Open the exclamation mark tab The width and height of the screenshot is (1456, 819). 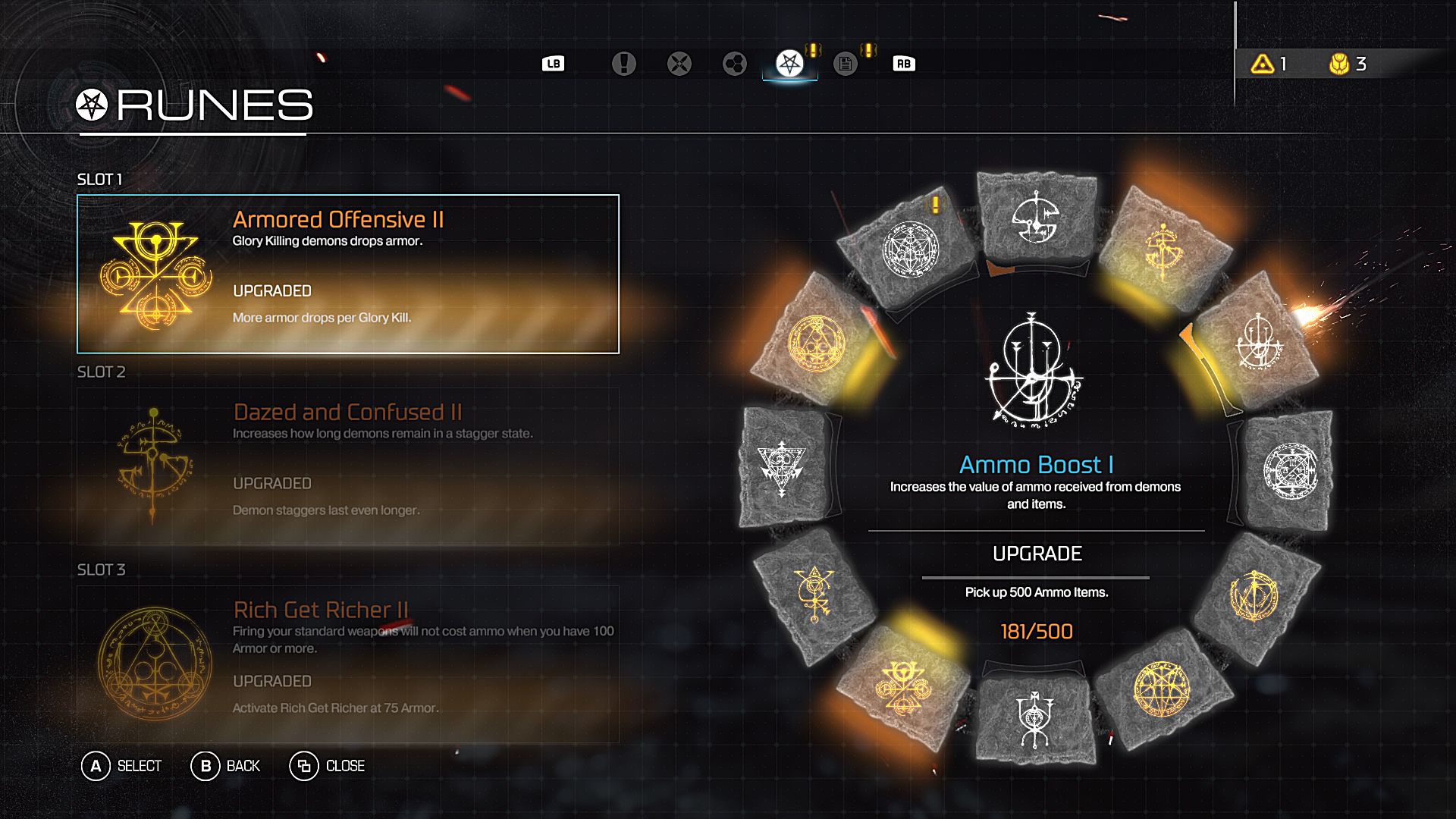pos(623,64)
